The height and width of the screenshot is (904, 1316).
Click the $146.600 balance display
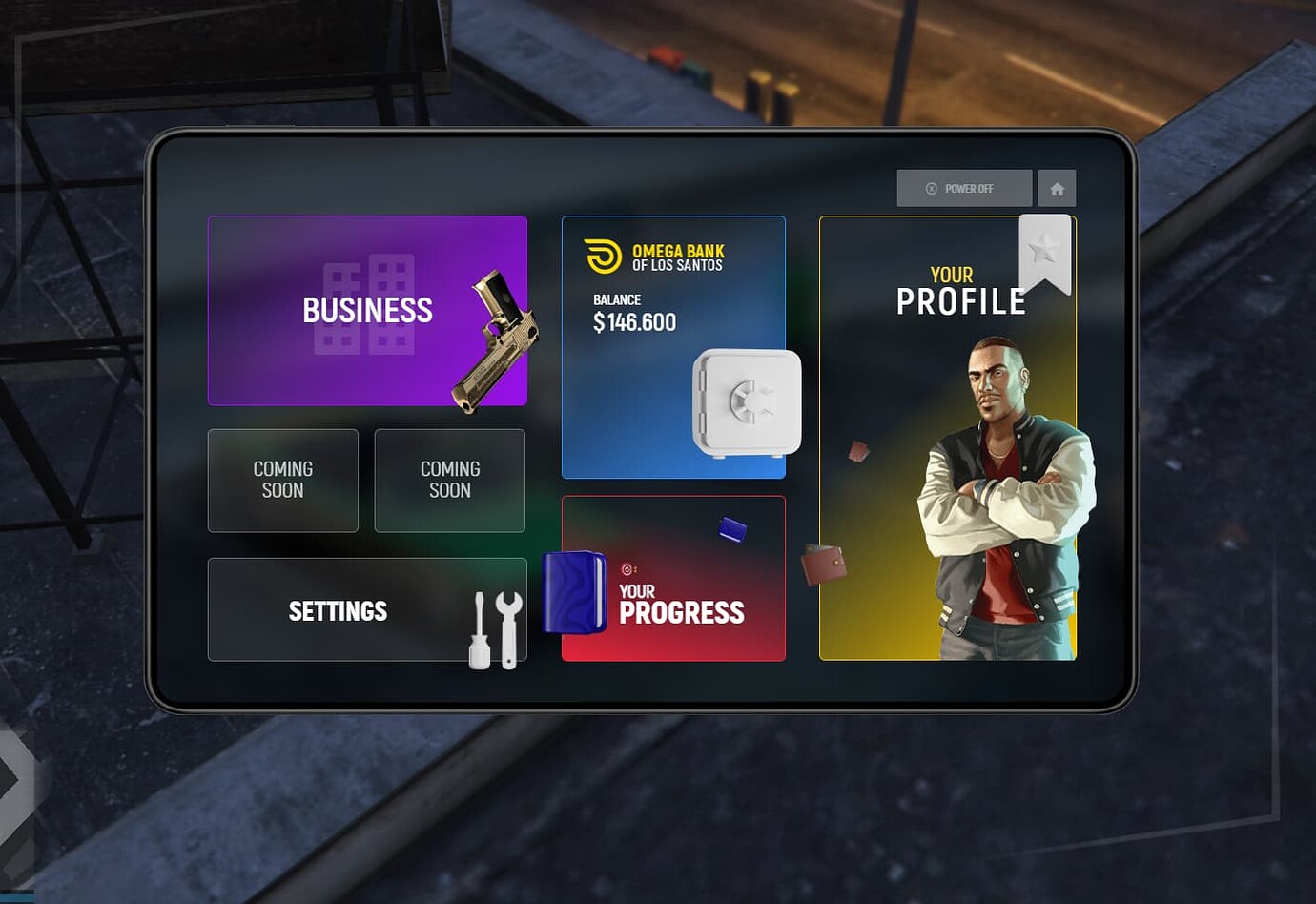tap(634, 322)
